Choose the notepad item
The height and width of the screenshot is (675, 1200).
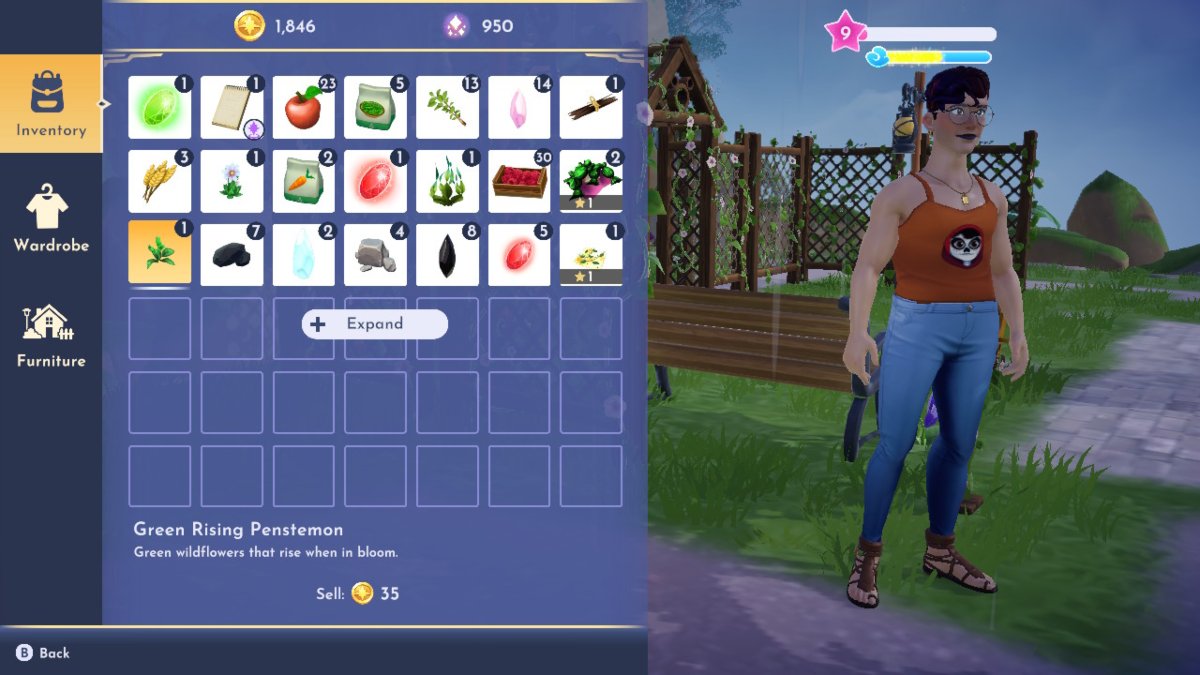(232, 108)
